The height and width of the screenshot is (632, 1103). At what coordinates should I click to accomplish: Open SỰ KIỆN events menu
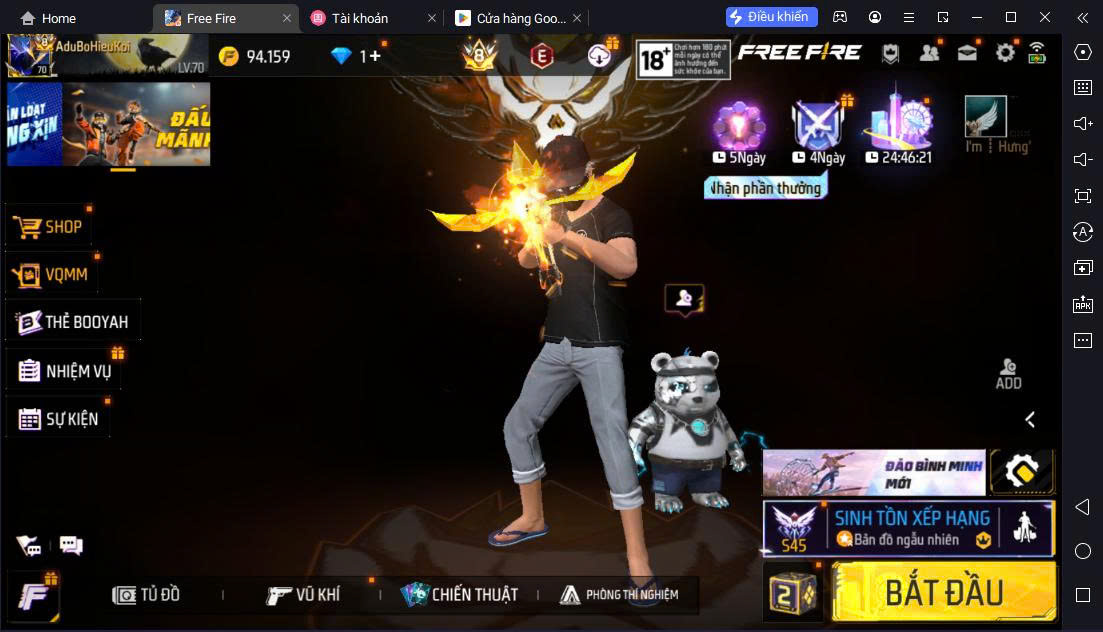58,419
